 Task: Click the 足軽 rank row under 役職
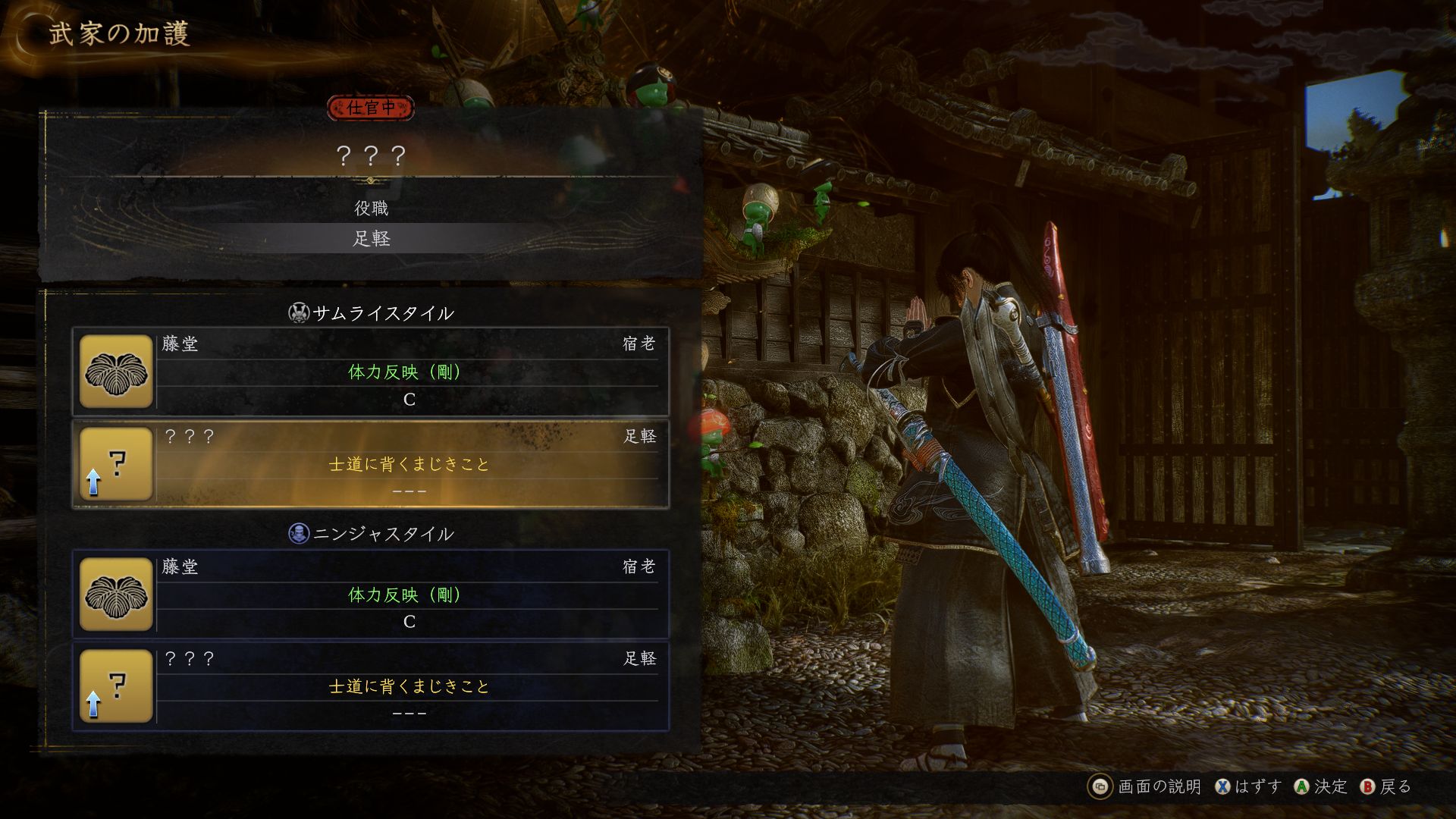click(371, 239)
